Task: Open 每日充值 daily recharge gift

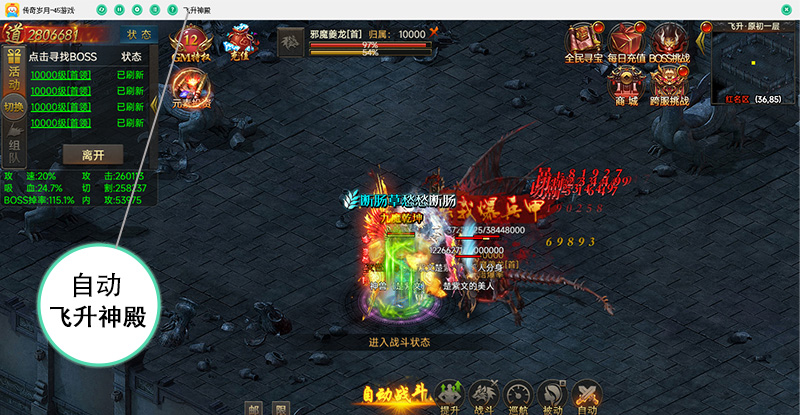Action: pos(627,45)
